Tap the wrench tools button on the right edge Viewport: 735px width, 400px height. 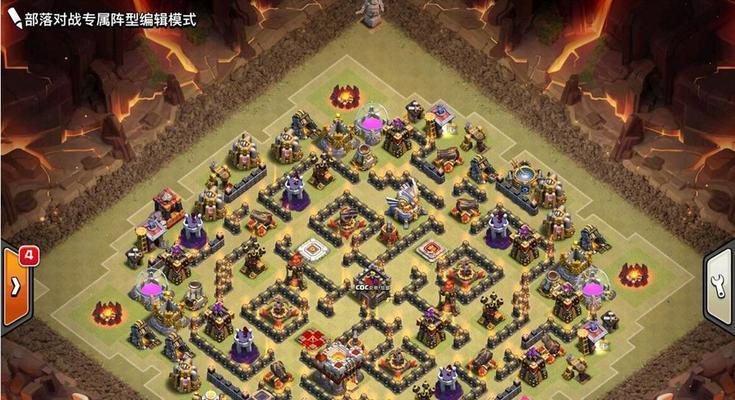coord(721,283)
